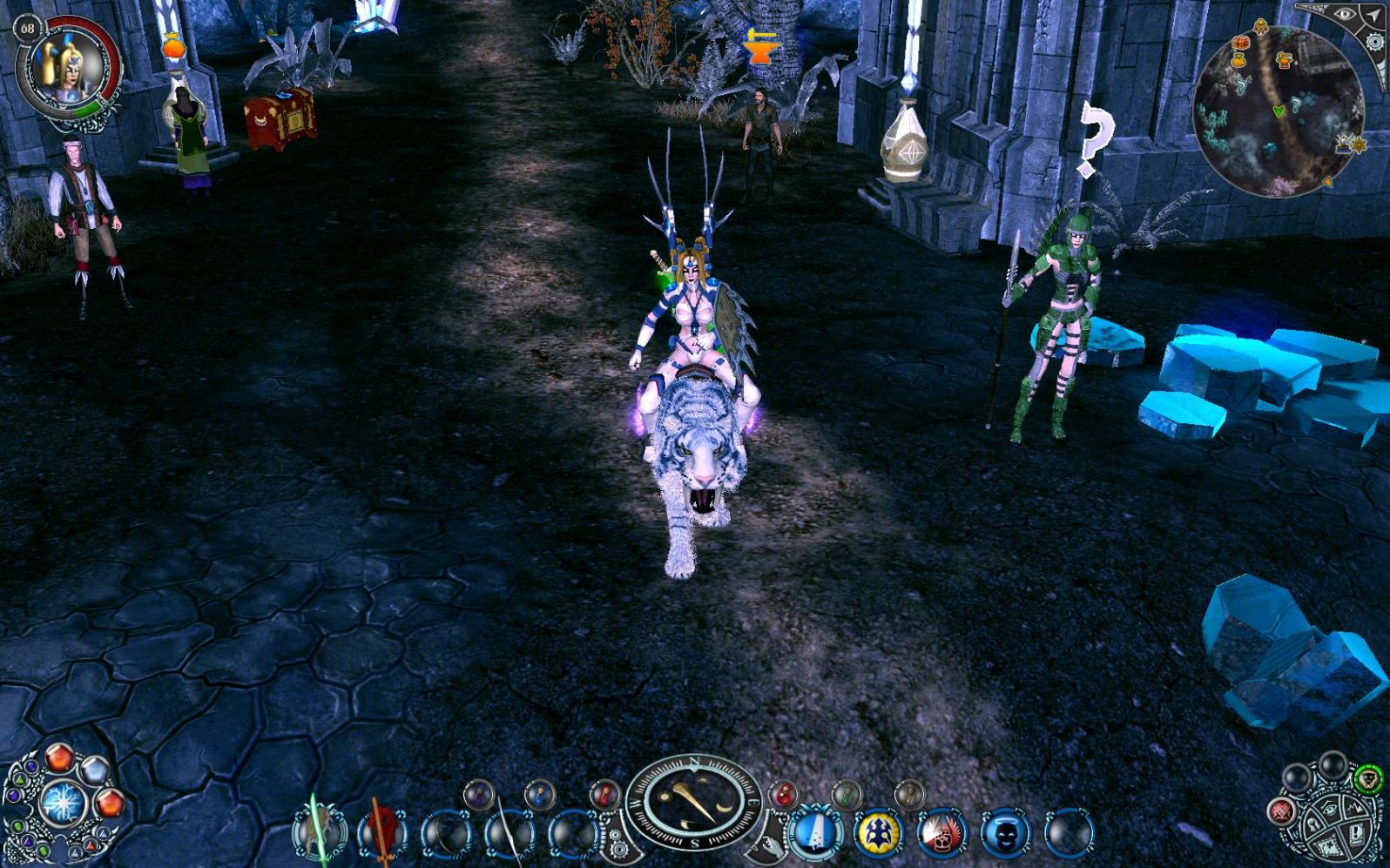Click the blue lightning star orb

click(62, 803)
